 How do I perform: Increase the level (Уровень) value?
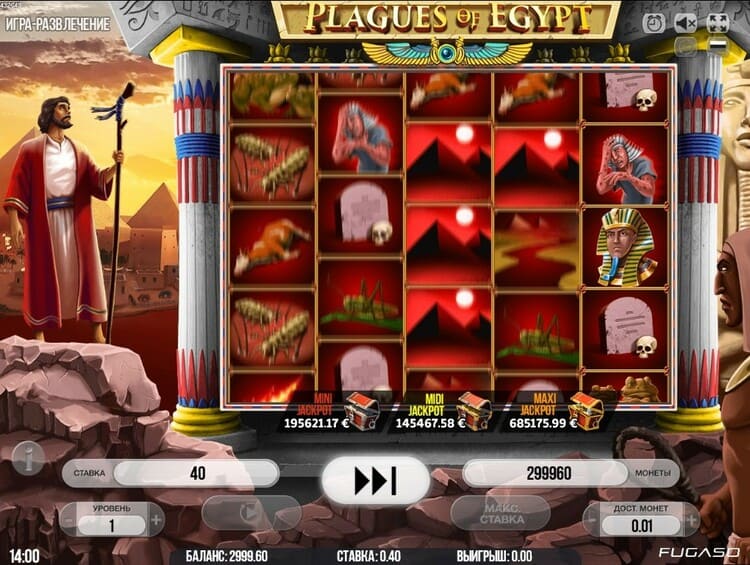click(x=156, y=519)
